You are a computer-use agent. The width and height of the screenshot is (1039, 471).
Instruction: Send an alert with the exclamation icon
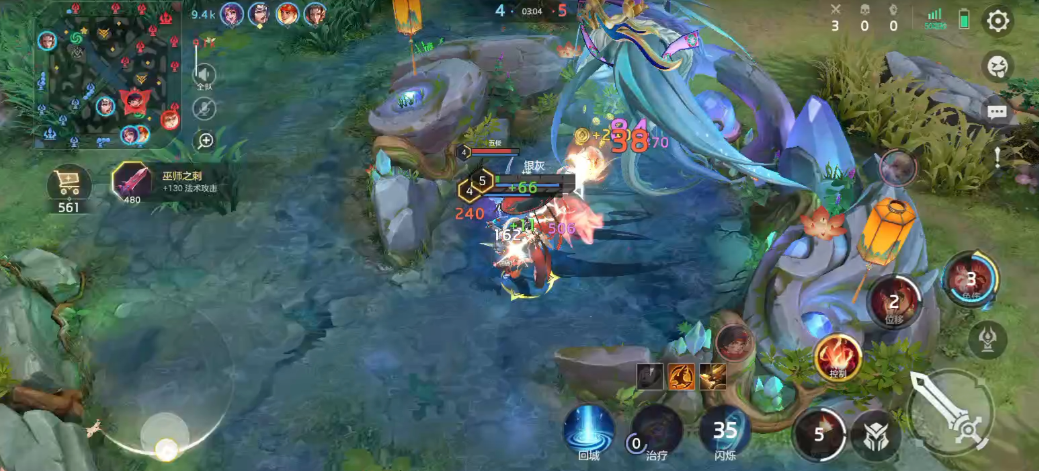coord(997,156)
